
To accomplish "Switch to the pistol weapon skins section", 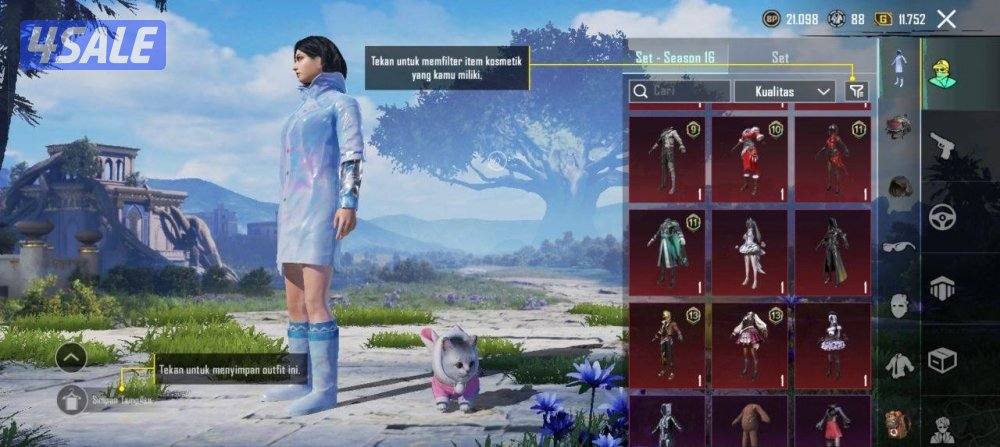I will pos(943,147).
